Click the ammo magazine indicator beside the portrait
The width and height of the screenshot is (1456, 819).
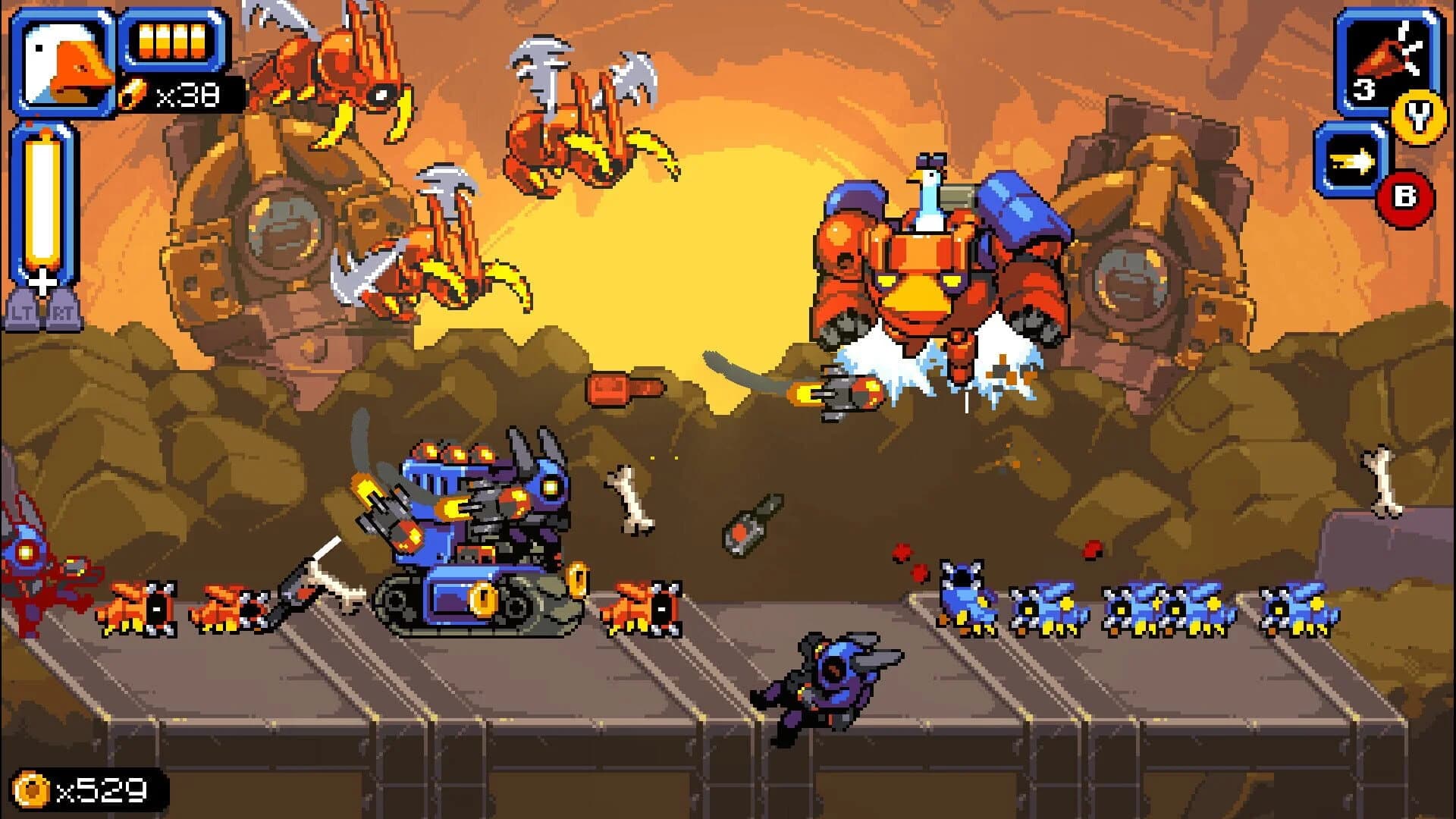click(x=171, y=42)
